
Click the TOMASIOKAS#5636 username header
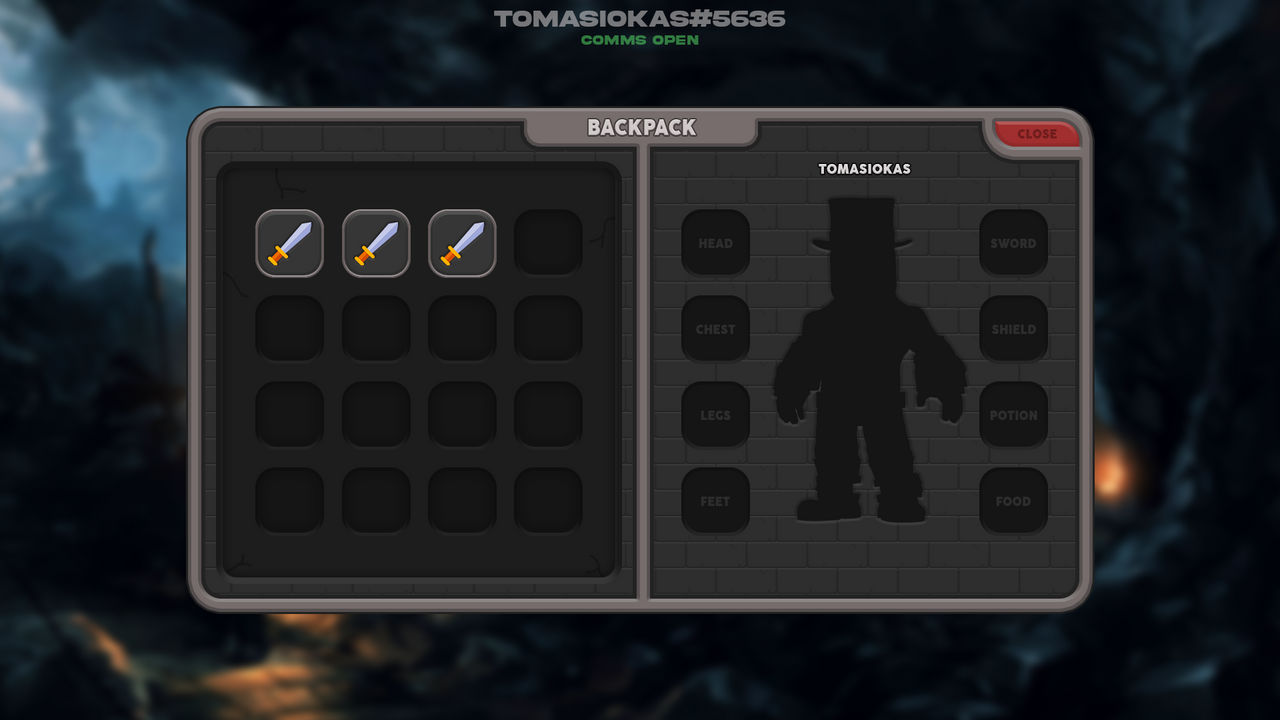[639, 18]
